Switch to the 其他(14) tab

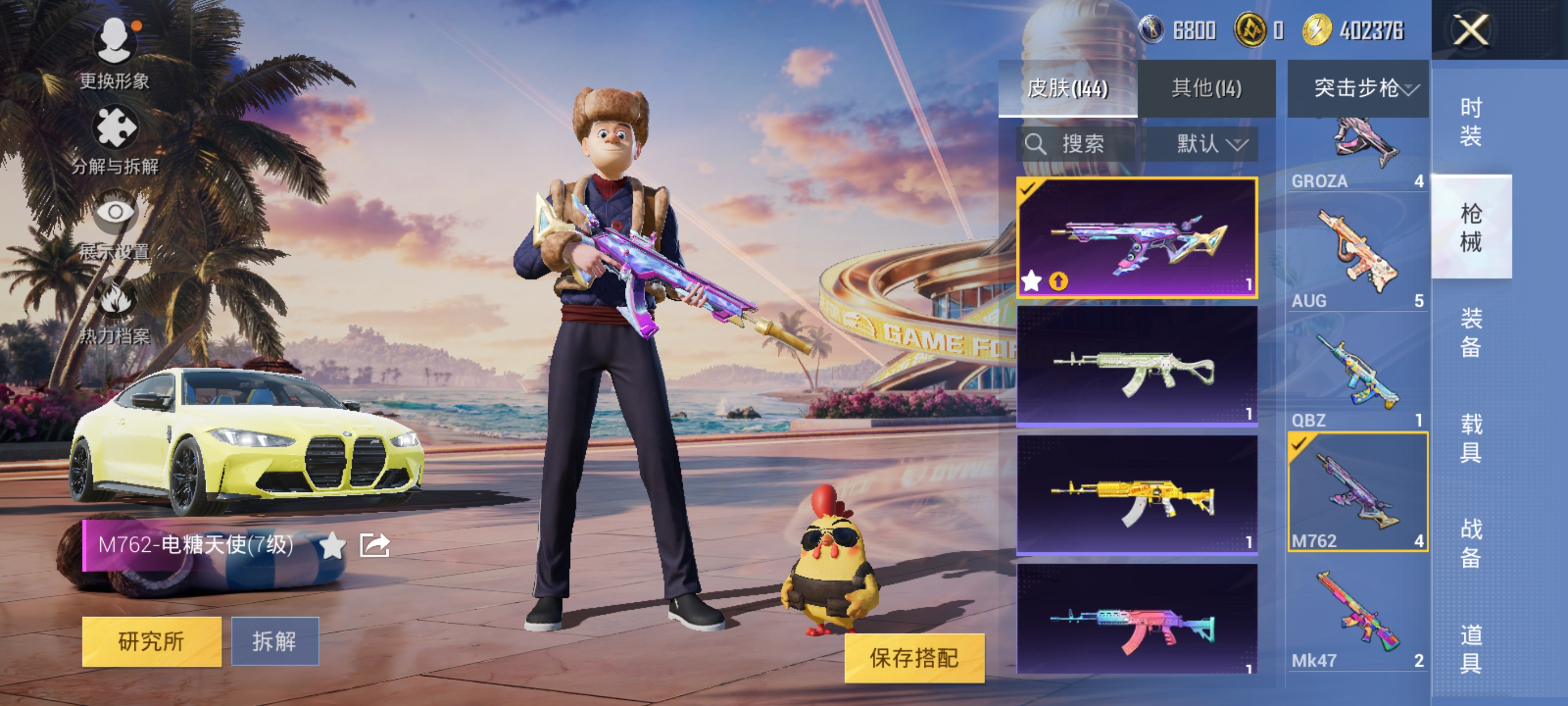[x=1206, y=89]
